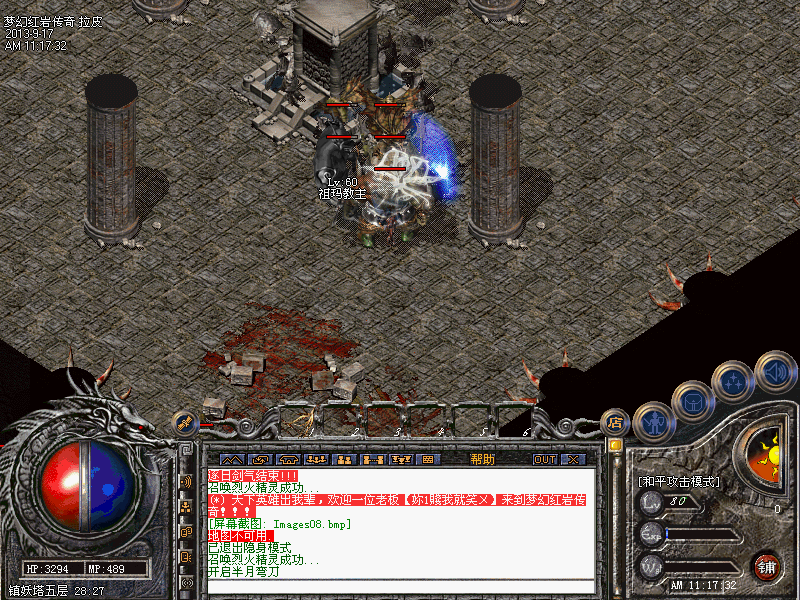Viewport: 800px width, 600px height.
Task: Close the panel with the X button
Action: (x=573, y=459)
